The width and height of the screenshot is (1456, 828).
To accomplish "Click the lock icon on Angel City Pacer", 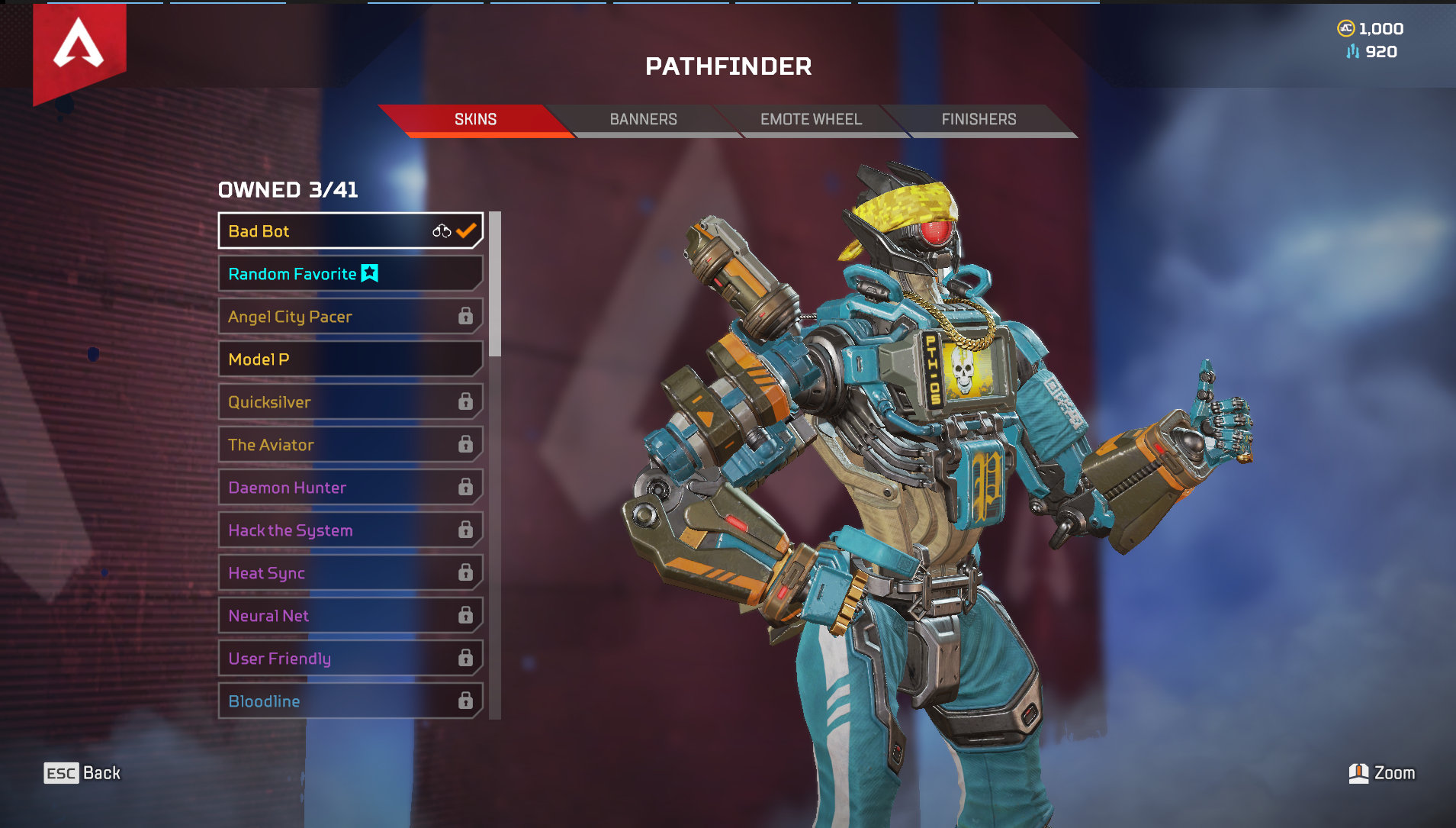I will click(x=466, y=316).
